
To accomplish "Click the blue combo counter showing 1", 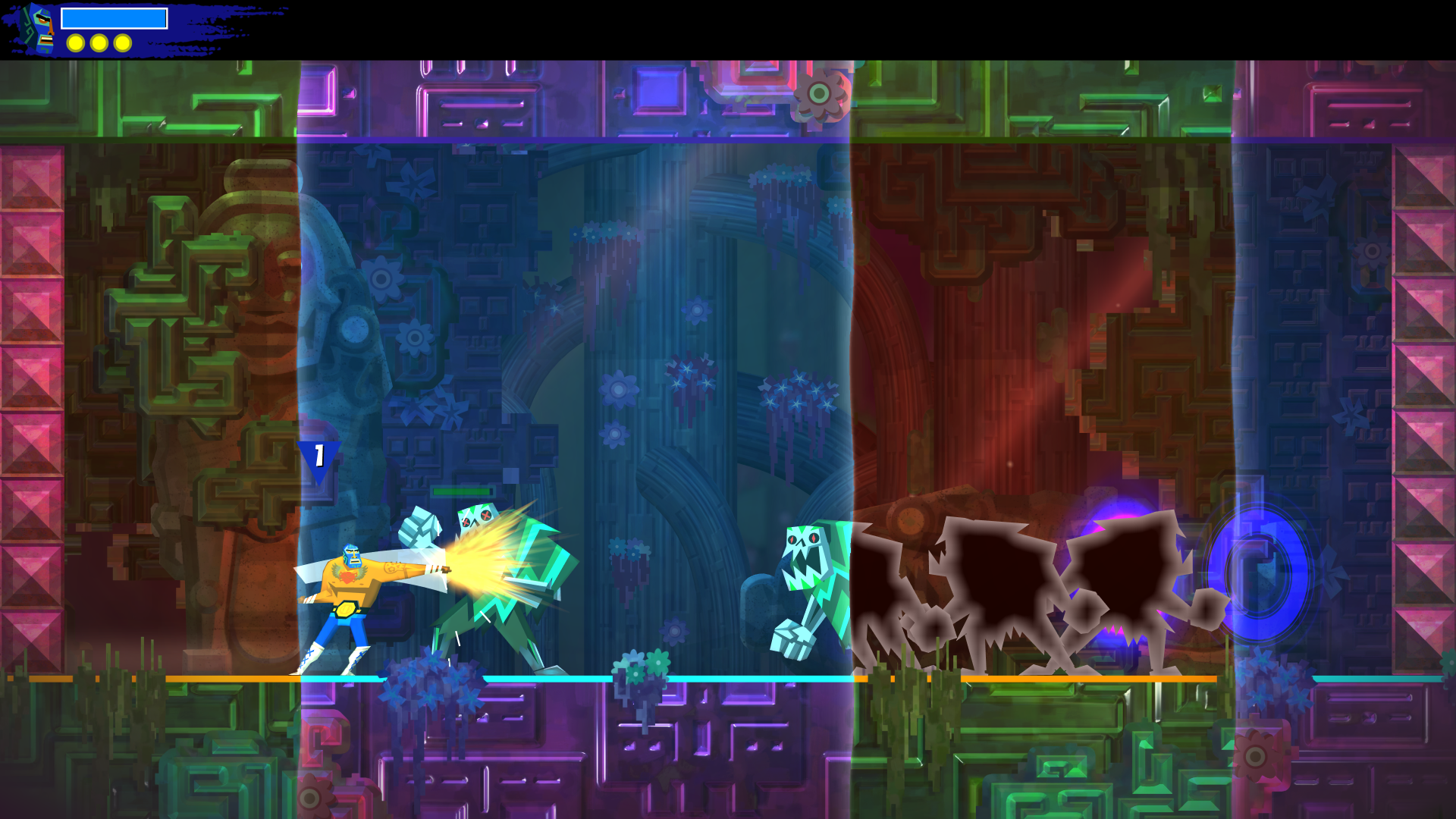I will tap(321, 455).
